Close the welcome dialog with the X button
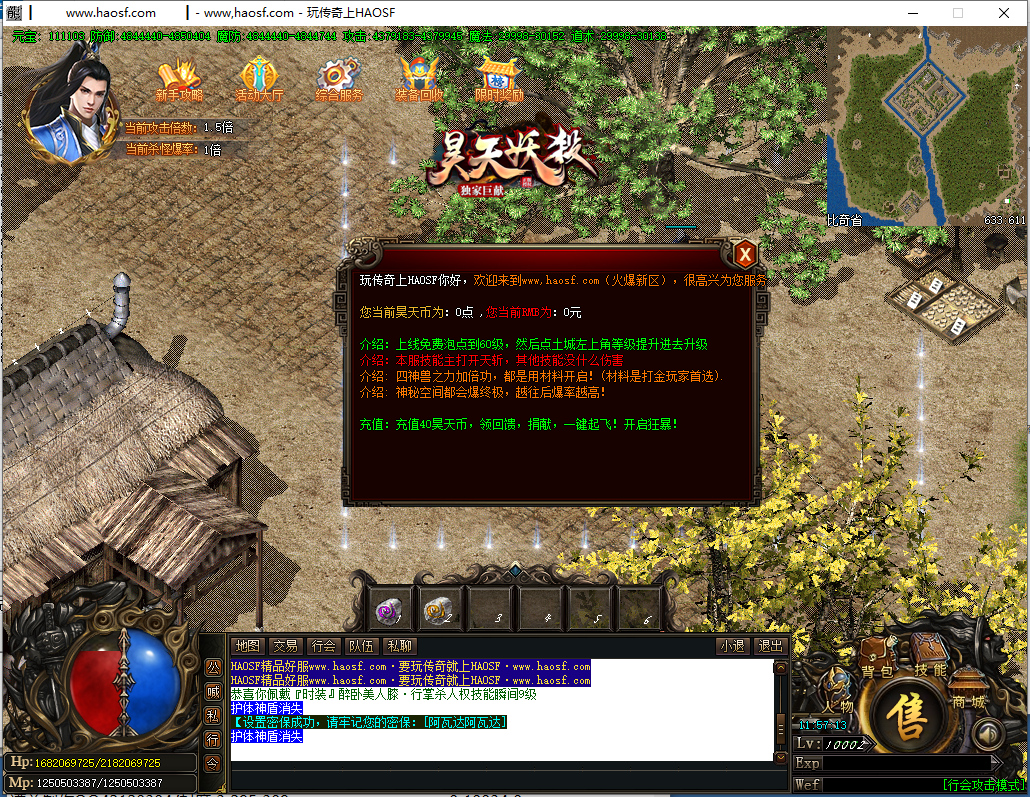The height and width of the screenshot is (797, 1030). click(743, 254)
